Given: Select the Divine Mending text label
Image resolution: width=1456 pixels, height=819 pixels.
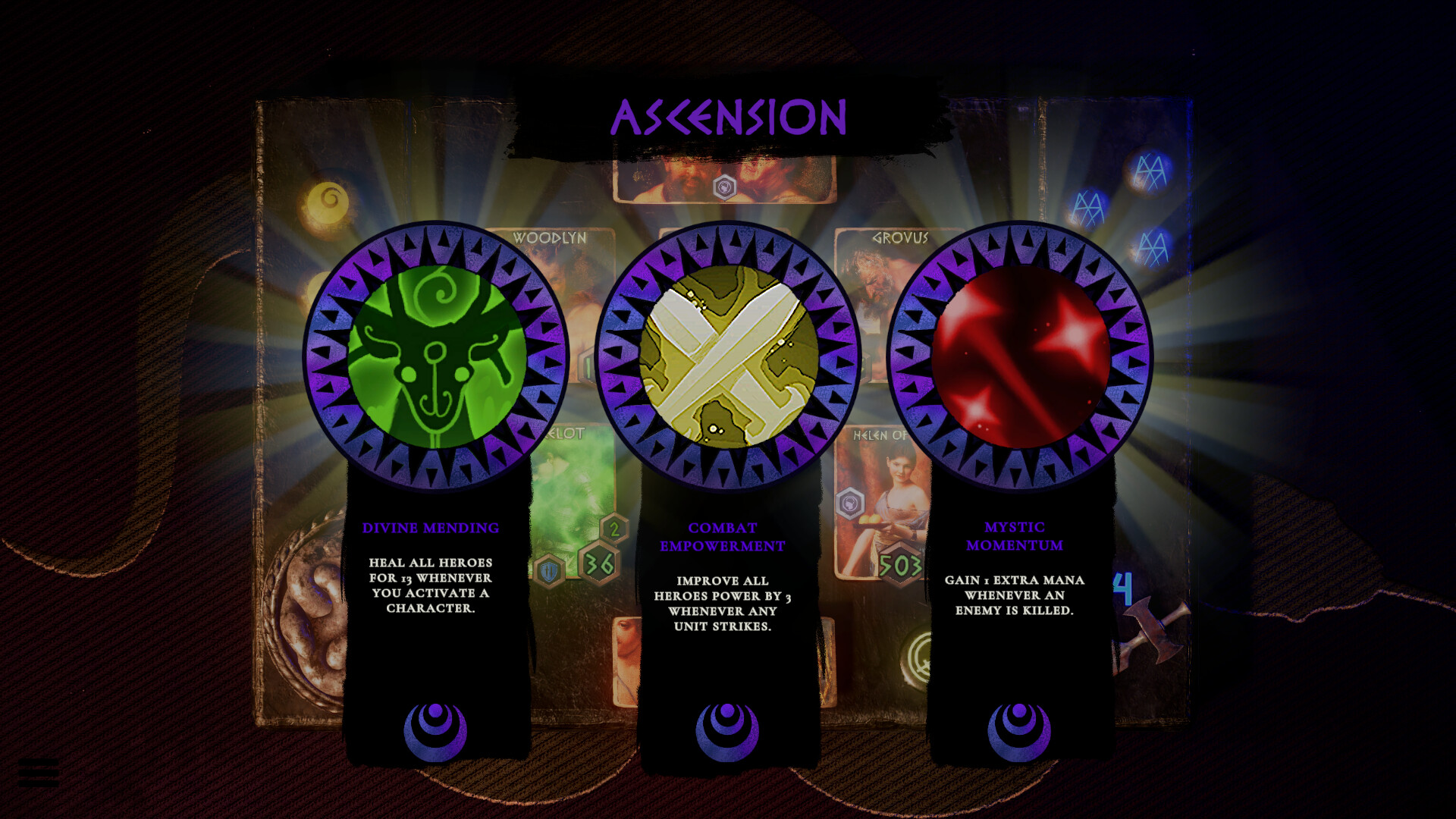Looking at the screenshot, I should click(431, 529).
